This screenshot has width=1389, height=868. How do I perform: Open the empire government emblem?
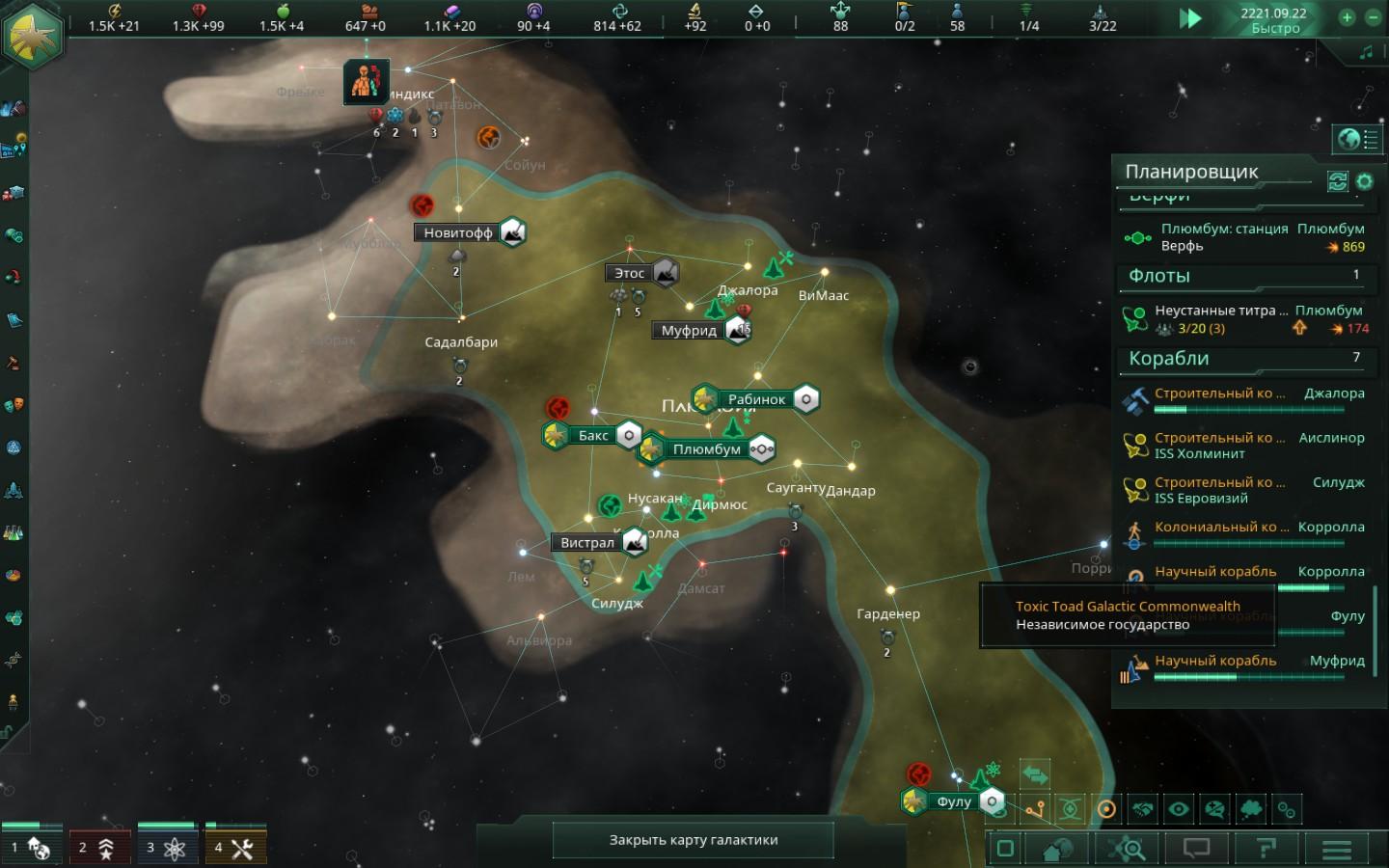click(x=34, y=35)
